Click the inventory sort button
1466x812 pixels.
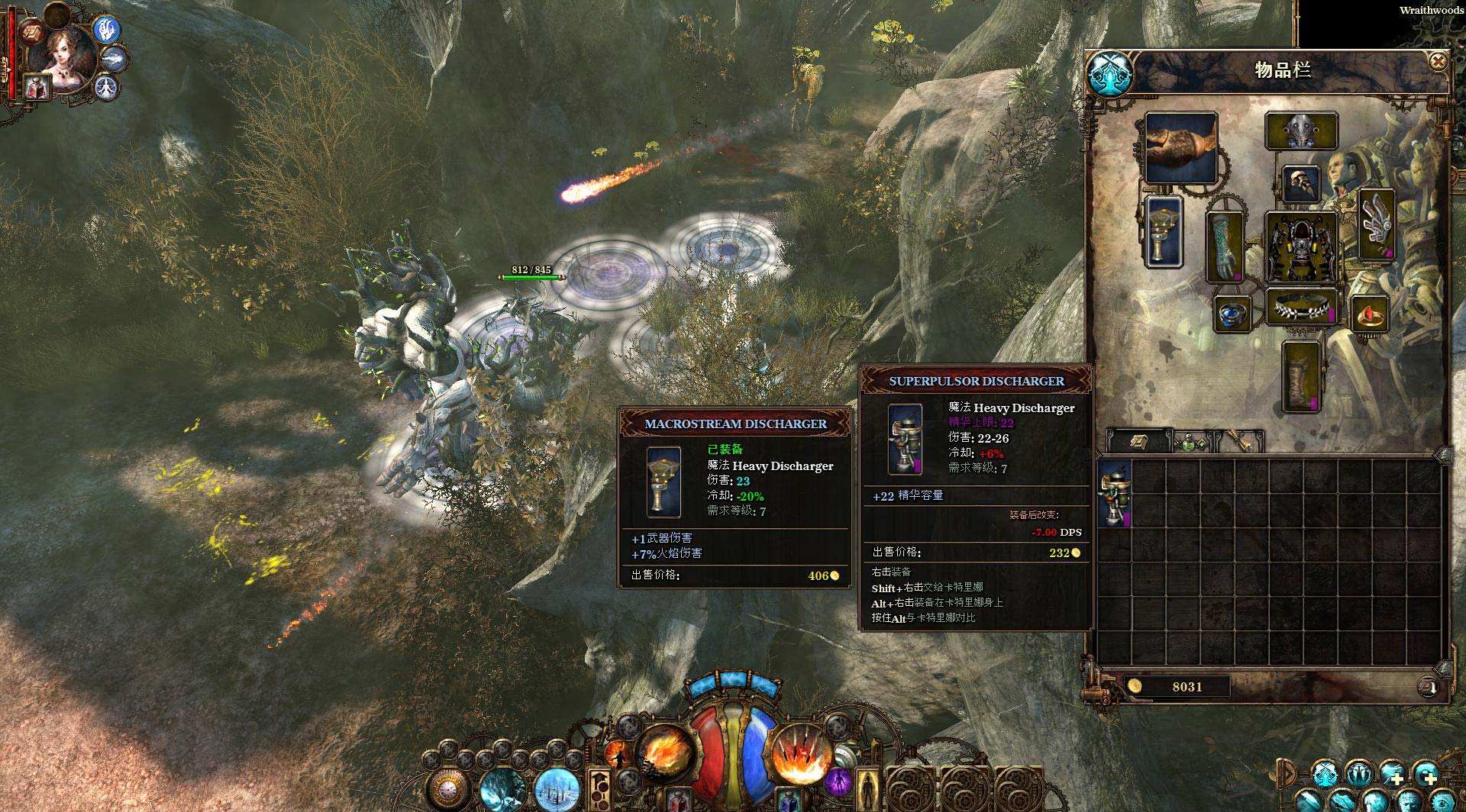pos(1427,687)
